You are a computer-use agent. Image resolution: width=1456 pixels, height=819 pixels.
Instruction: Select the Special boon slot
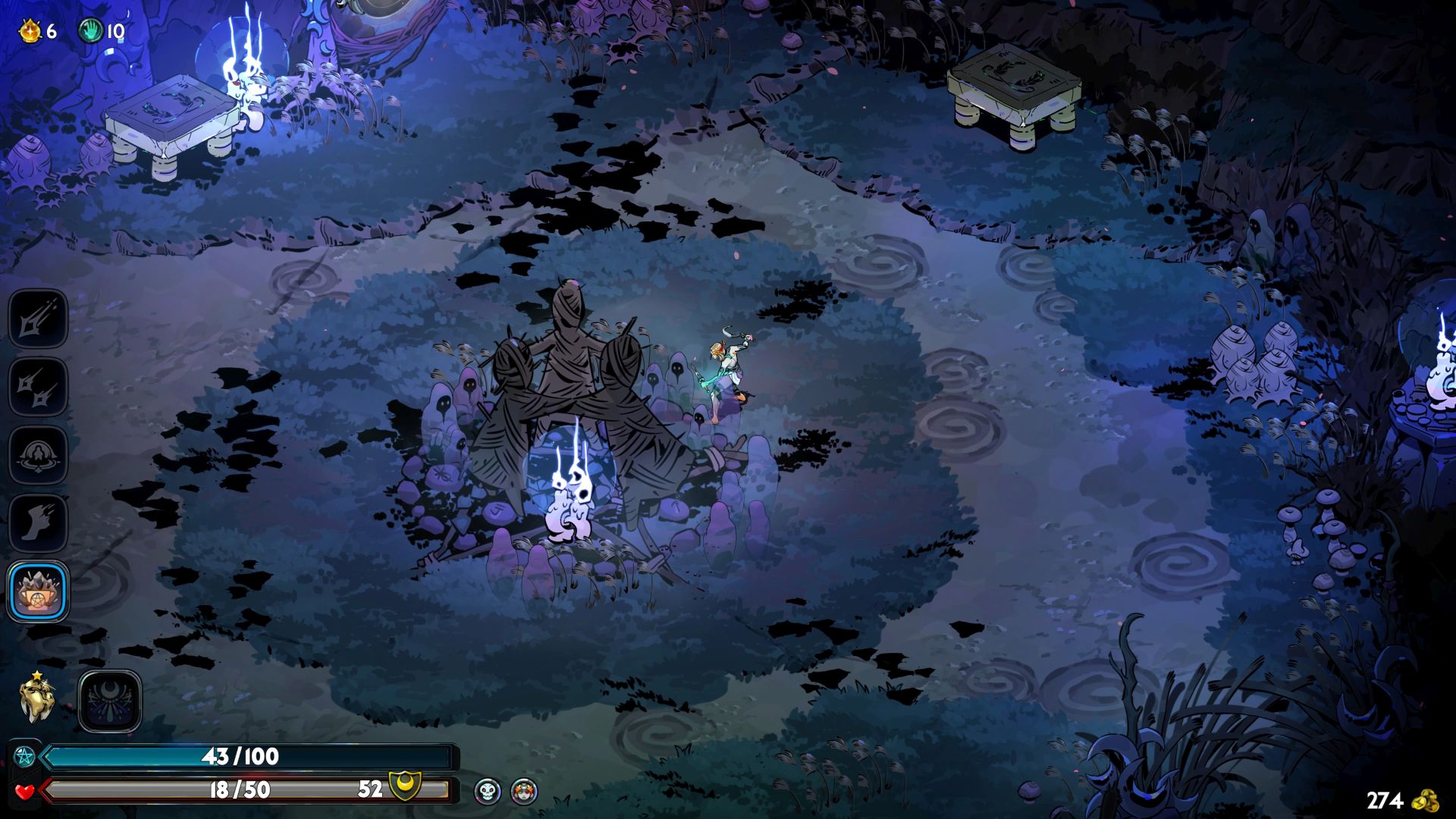[x=38, y=387]
